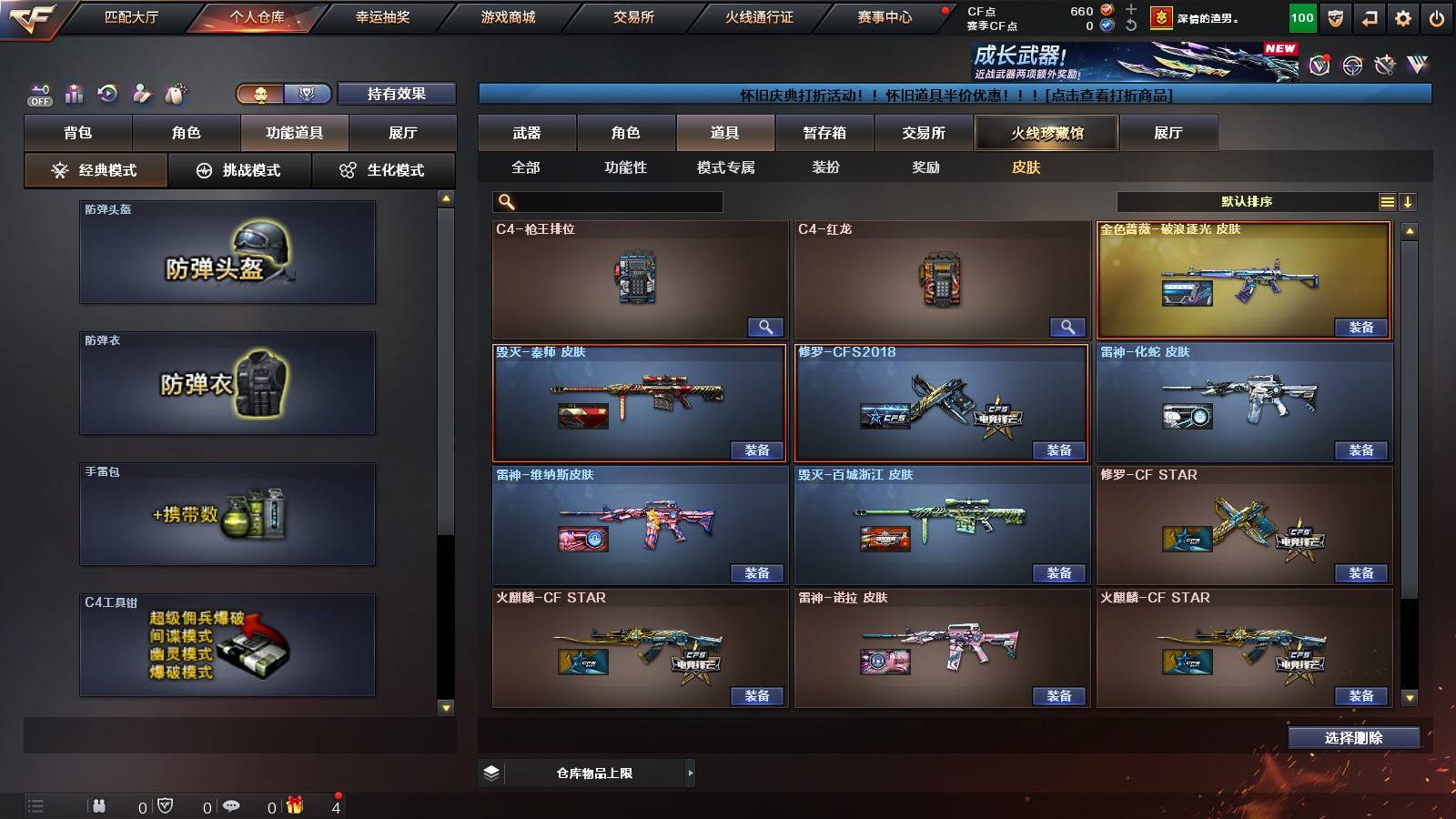Click the 选择删除 button
The width and height of the screenshot is (1456, 819).
(1355, 737)
